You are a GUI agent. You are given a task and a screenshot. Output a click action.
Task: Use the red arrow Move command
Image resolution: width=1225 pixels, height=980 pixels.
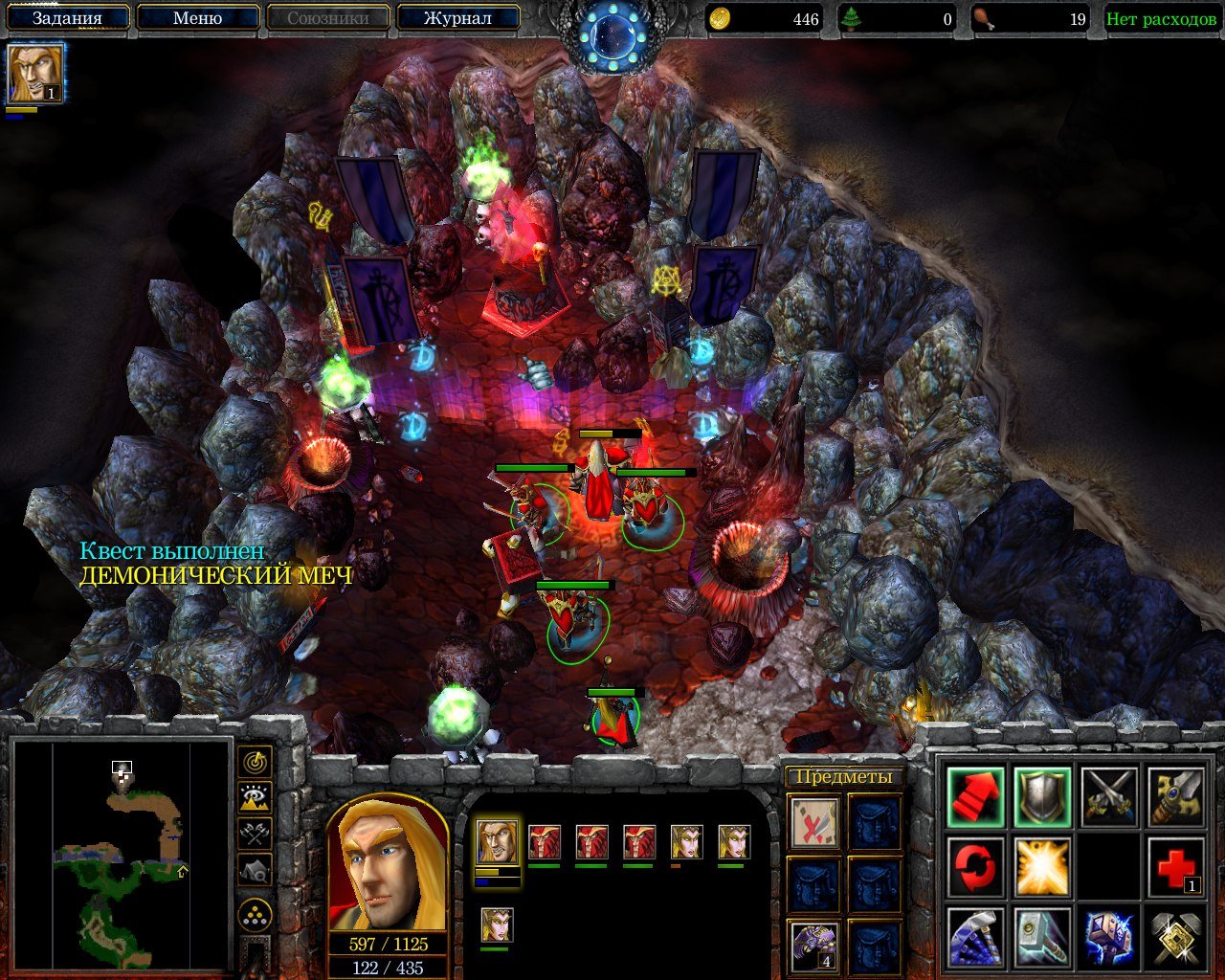975,797
